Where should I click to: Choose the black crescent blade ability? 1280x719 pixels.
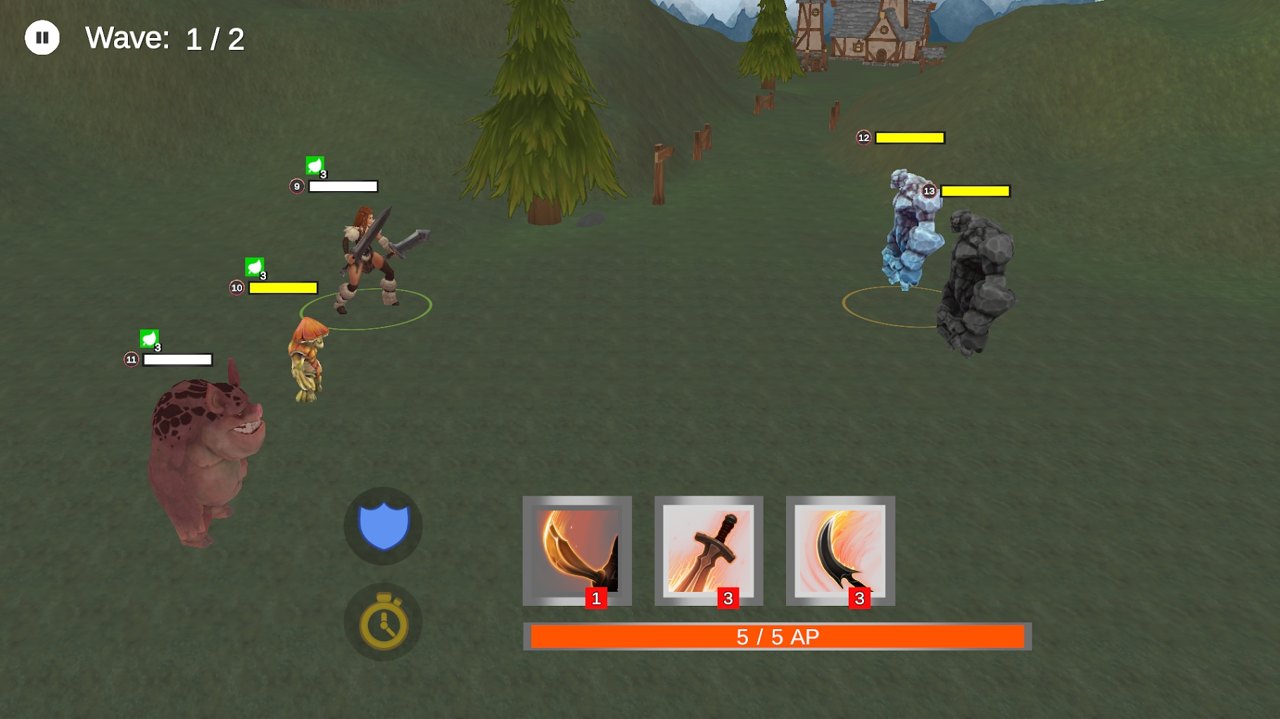coord(840,550)
